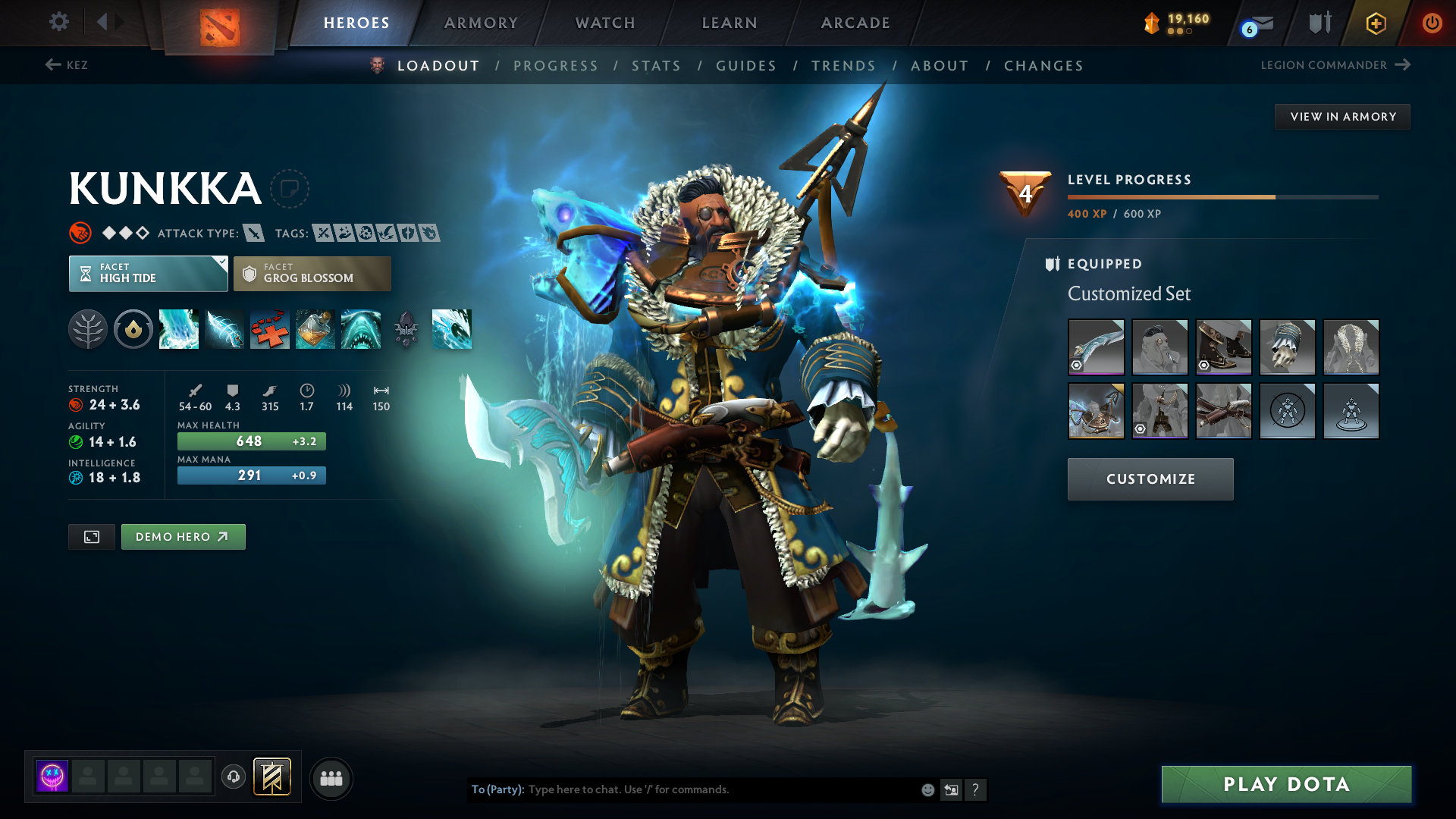The image size is (1456, 819).
Task: Click the Level Progress XP bar
Action: (x=1222, y=196)
